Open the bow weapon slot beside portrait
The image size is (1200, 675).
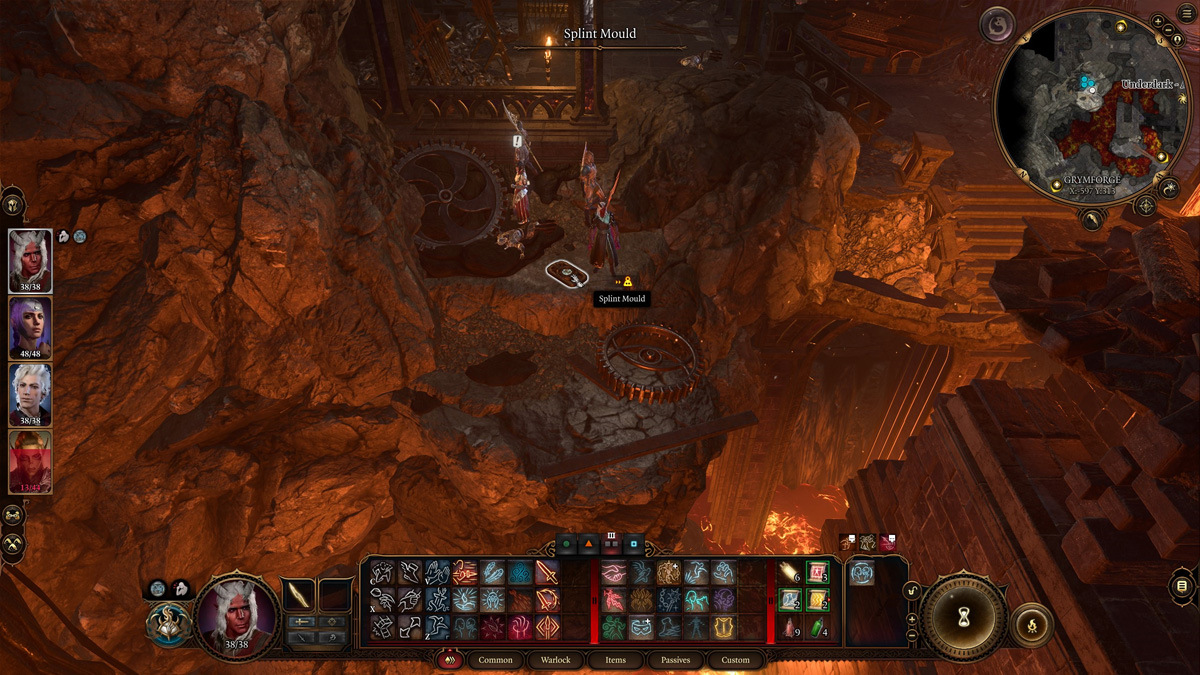pos(299,595)
